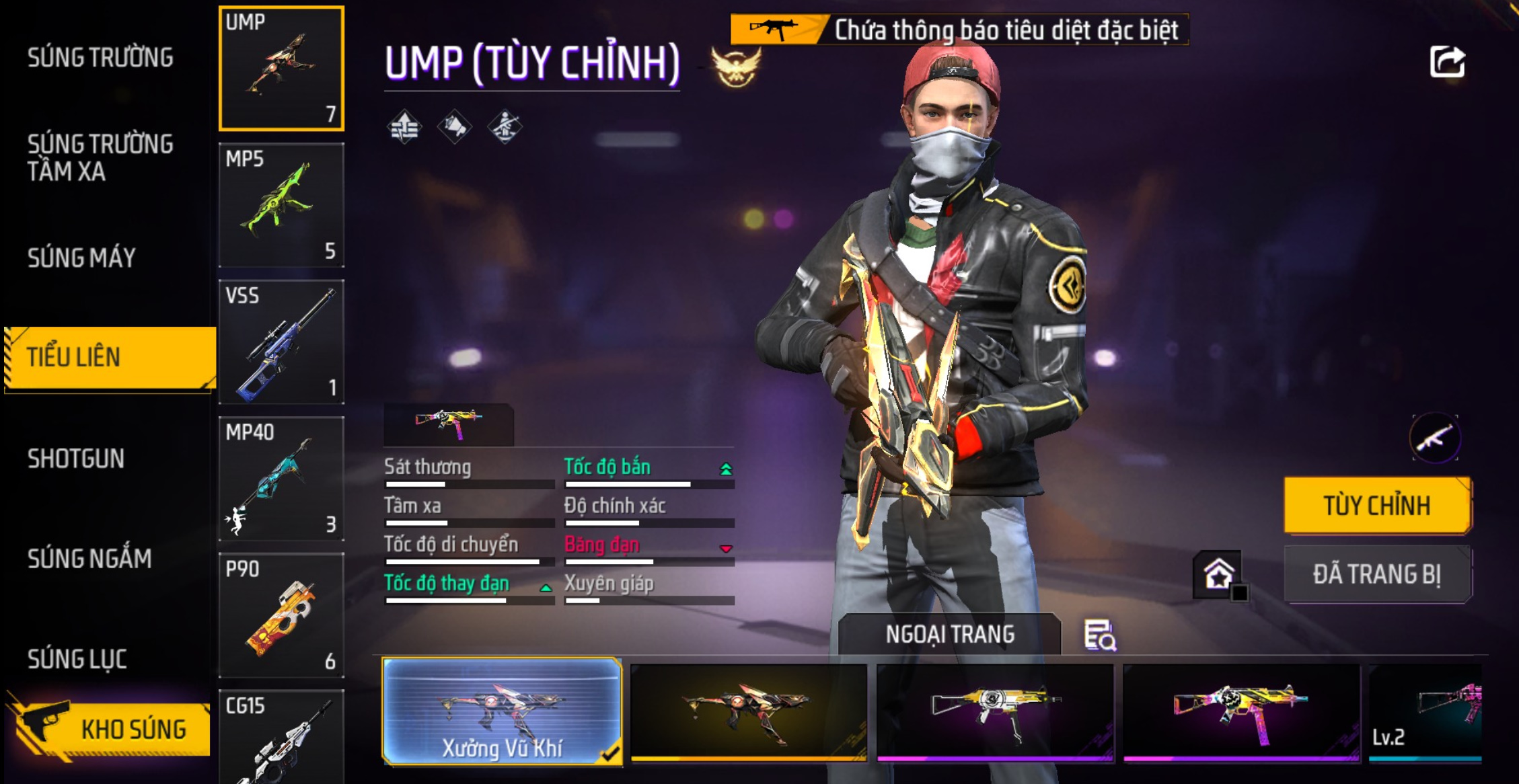
Task: Choose the Lv.2 pink UMP skin
Action: point(1426,713)
